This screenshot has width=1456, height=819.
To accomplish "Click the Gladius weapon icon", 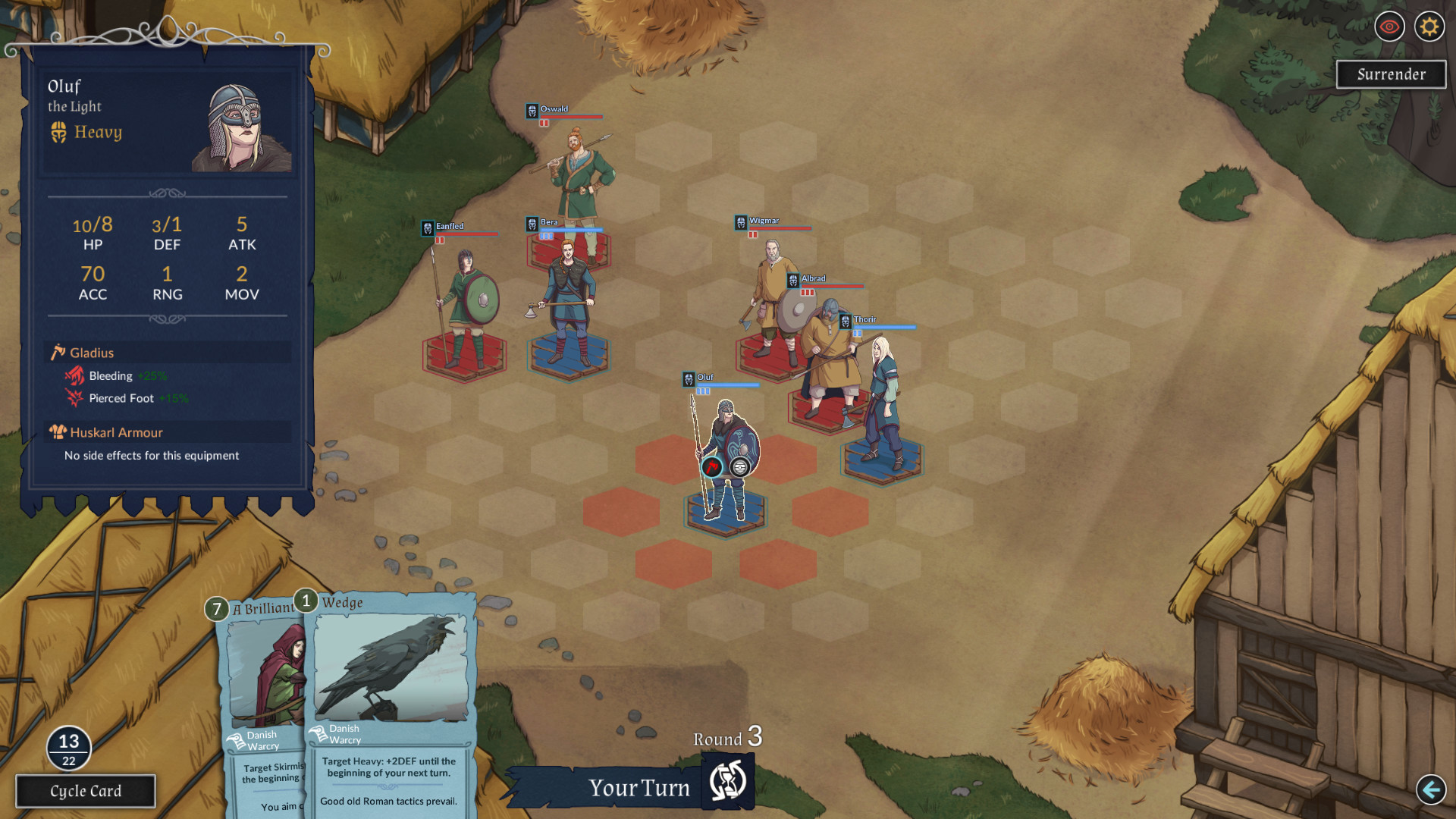I will [58, 352].
